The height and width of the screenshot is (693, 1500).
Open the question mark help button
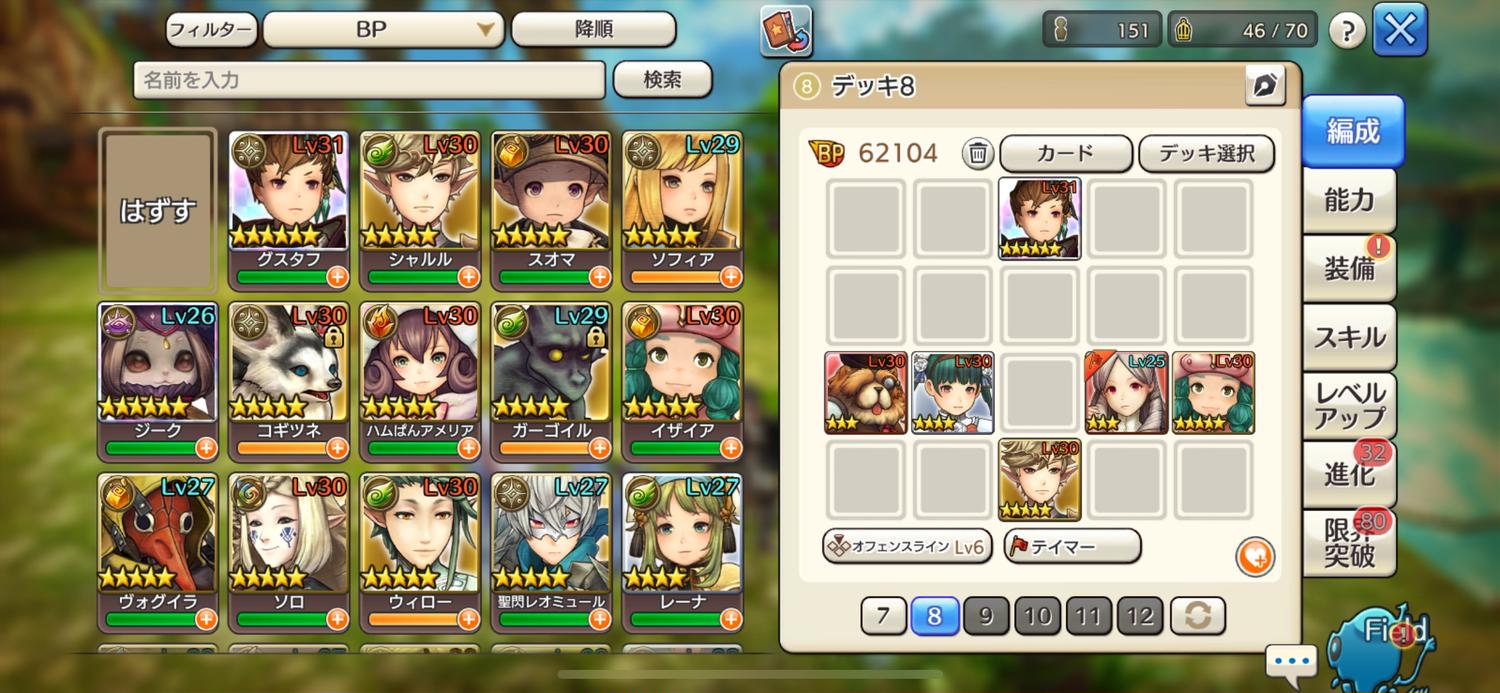point(1347,31)
